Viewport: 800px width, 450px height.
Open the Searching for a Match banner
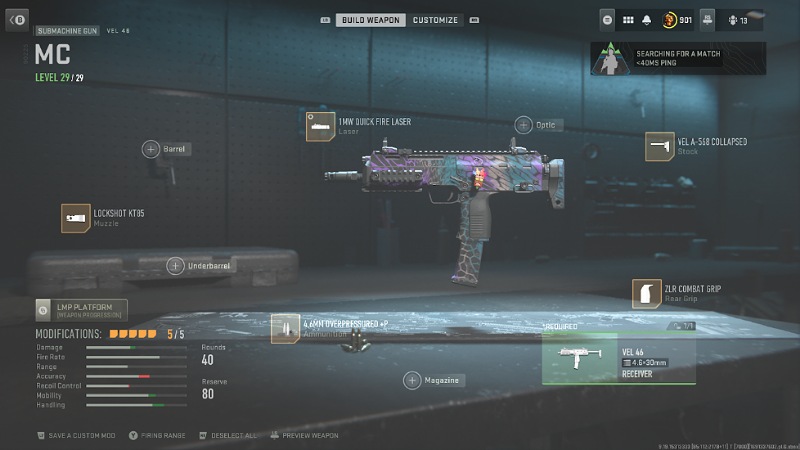tap(678, 59)
